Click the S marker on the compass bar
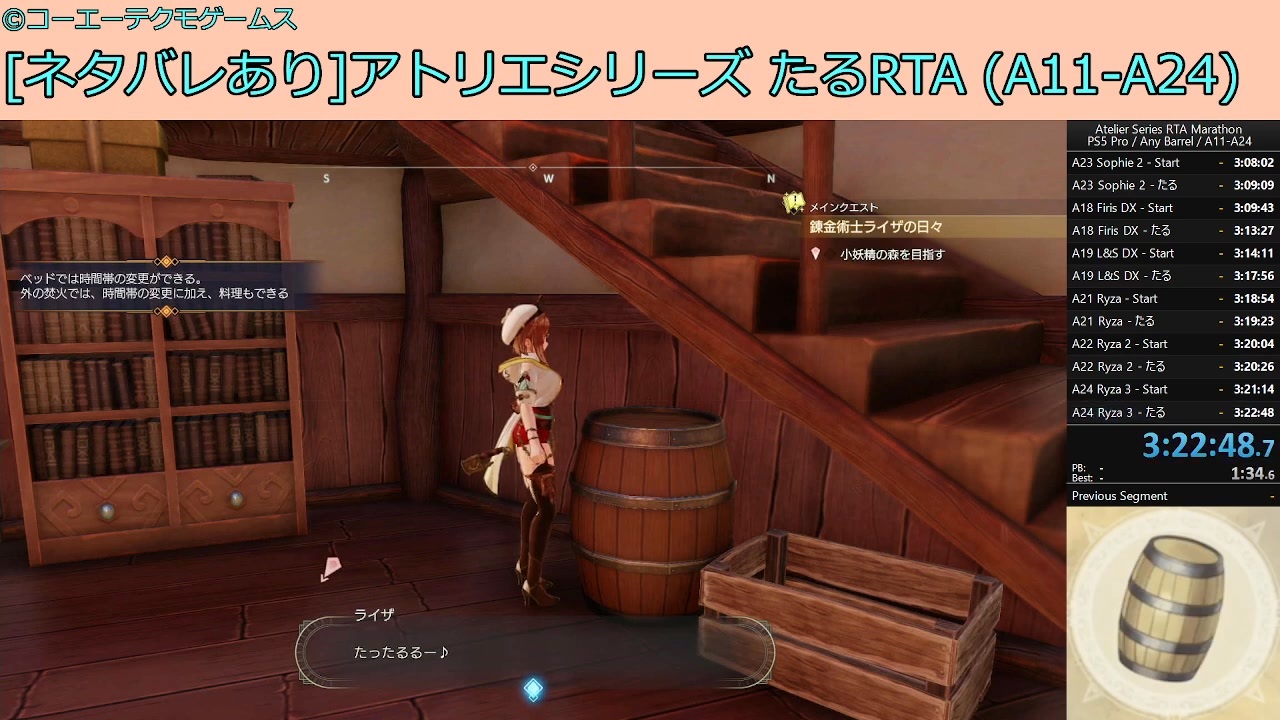1280x720 pixels. 326,177
